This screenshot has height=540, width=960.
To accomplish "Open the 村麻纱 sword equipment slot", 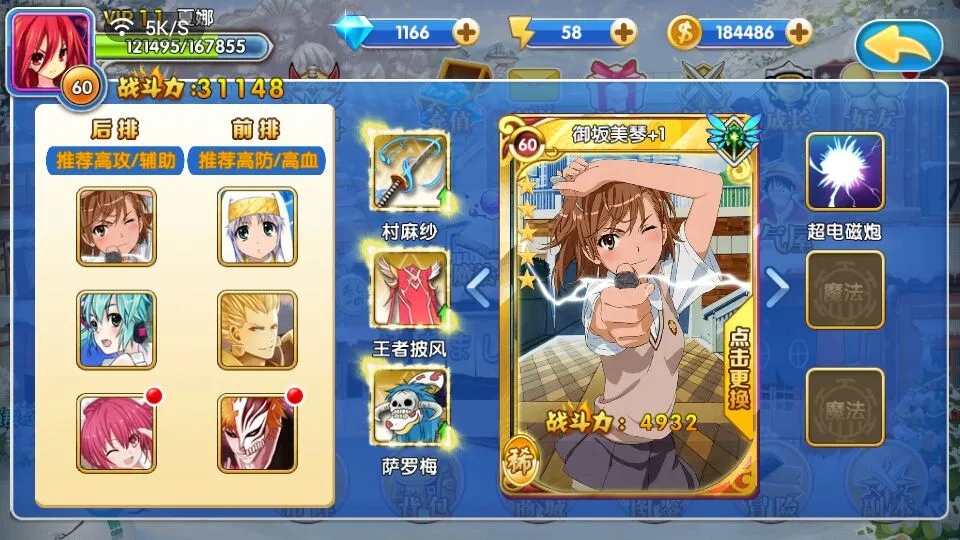I will point(411,172).
